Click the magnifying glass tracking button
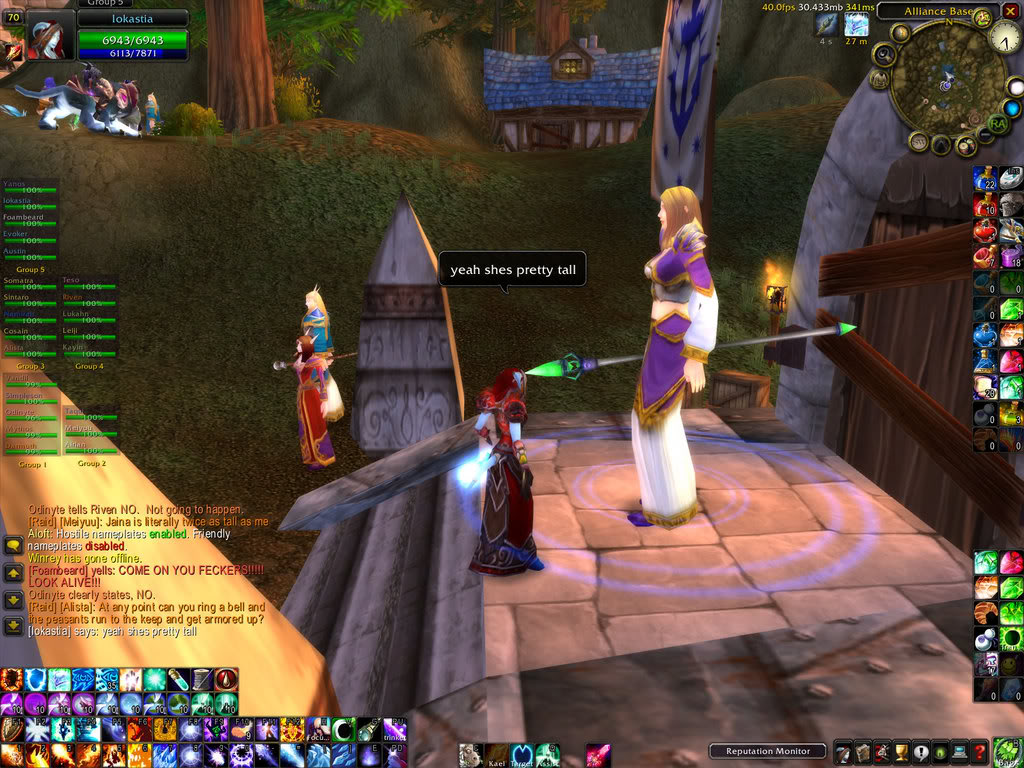Viewport: 1024px width, 768px height. (x=883, y=53)
